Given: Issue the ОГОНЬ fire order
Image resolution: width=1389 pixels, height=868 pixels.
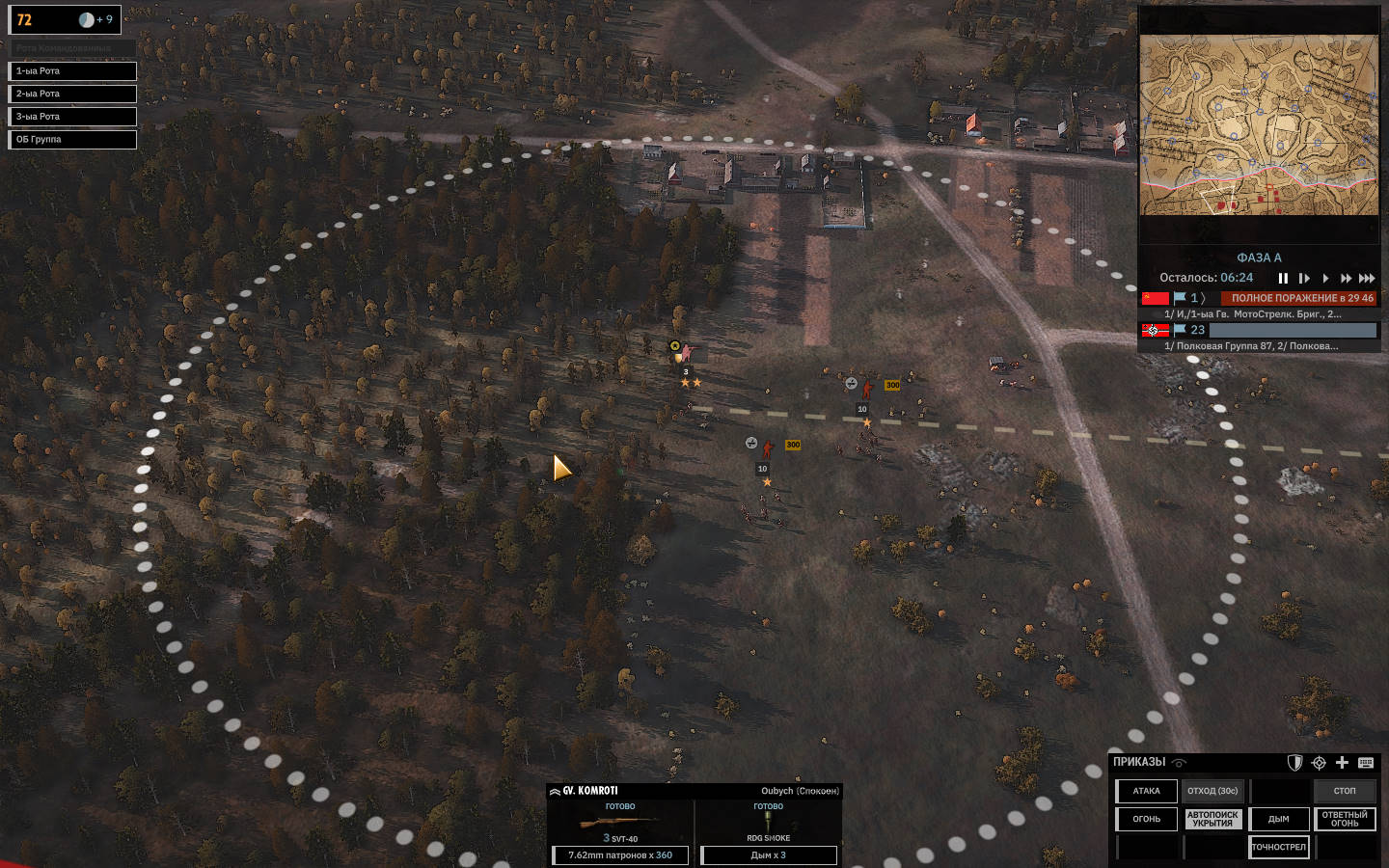Looking at the screenshot, I should pos(1147,819).
